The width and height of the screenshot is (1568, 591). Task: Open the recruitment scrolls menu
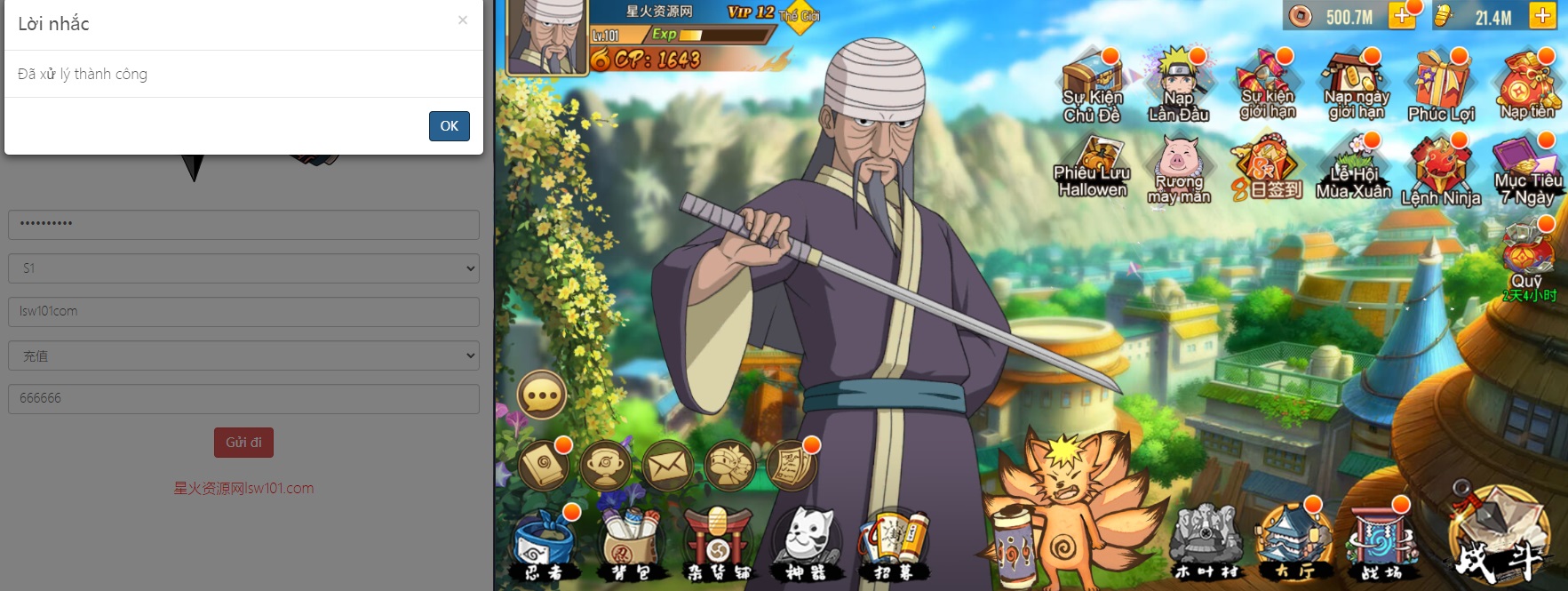(893, 544)
